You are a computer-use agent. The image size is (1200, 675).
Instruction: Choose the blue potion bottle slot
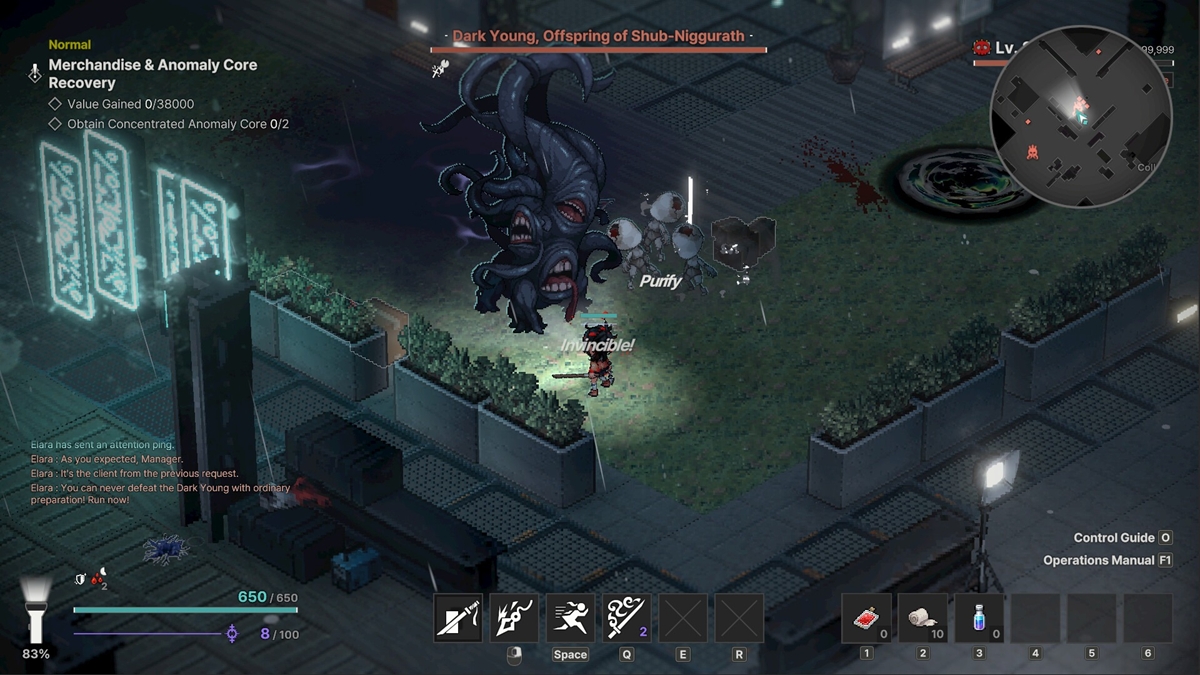coord(979,618)
